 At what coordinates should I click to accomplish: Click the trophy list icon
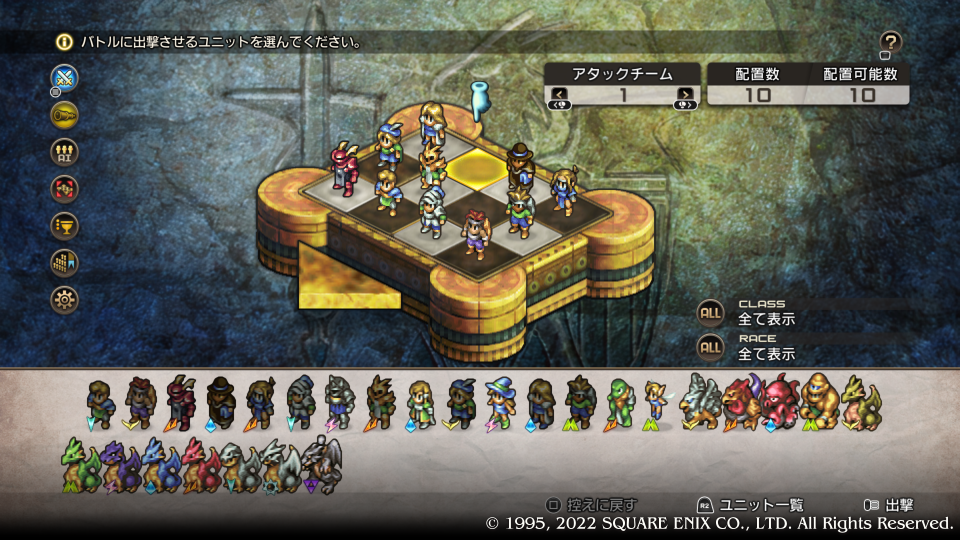(x=65, y=225)
